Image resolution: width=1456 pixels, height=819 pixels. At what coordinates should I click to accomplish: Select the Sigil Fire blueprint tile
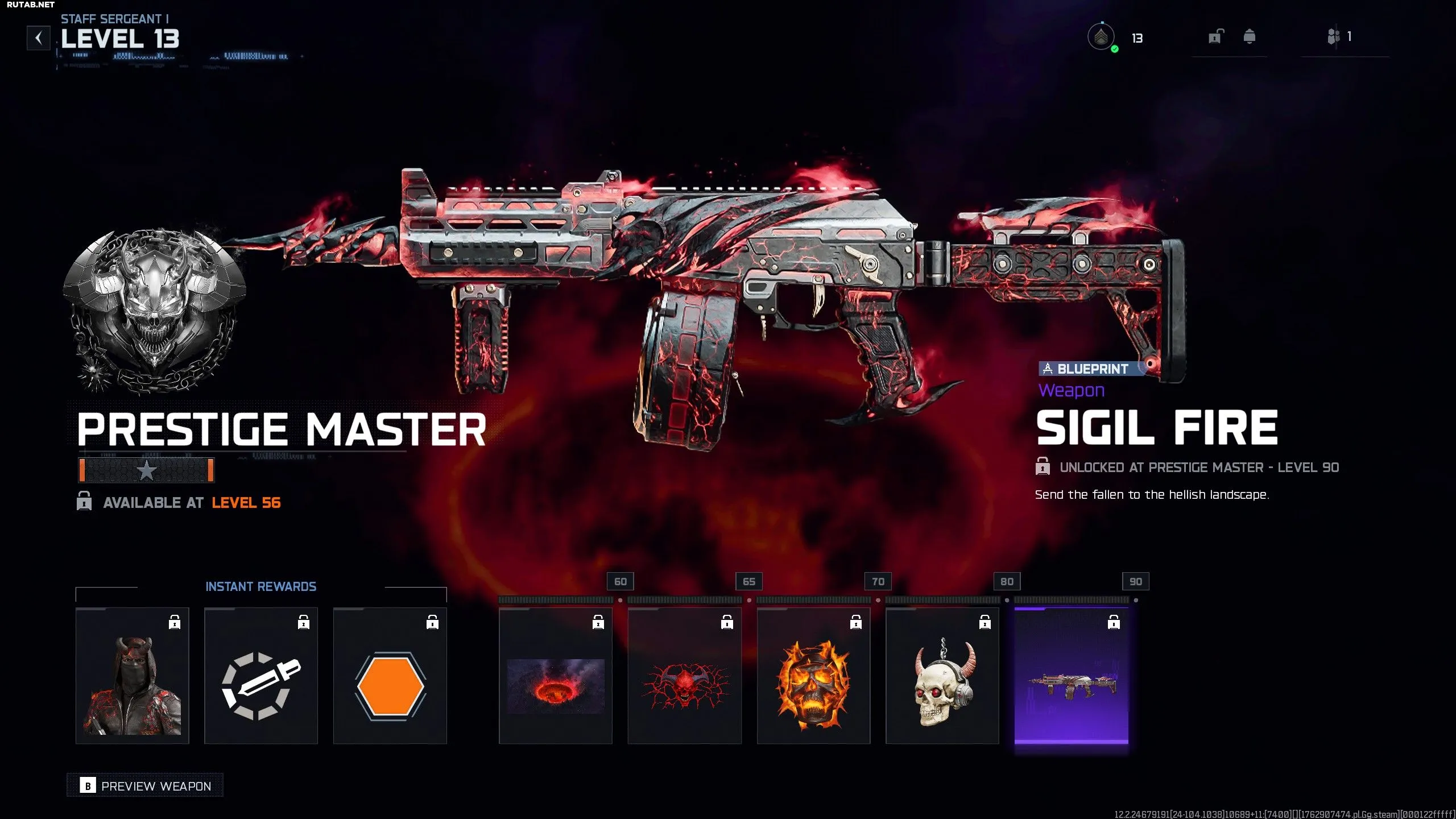1072,676
